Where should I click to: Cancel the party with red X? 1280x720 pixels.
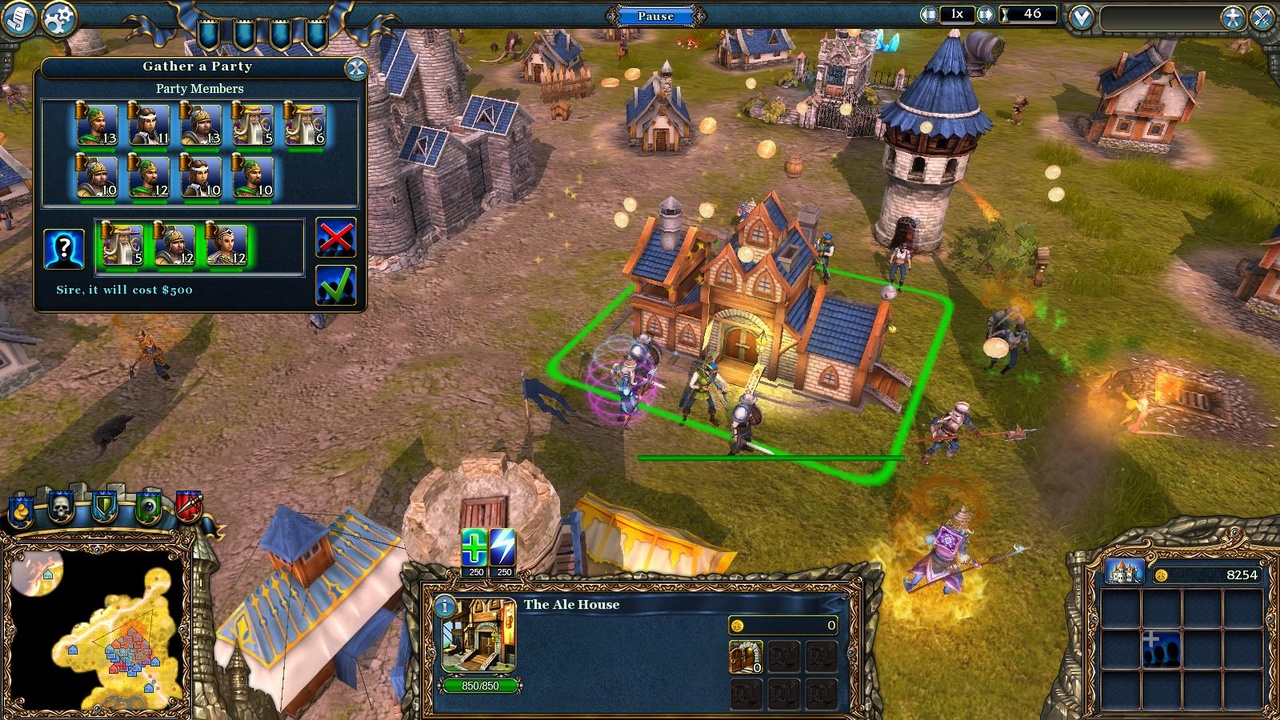335,237
